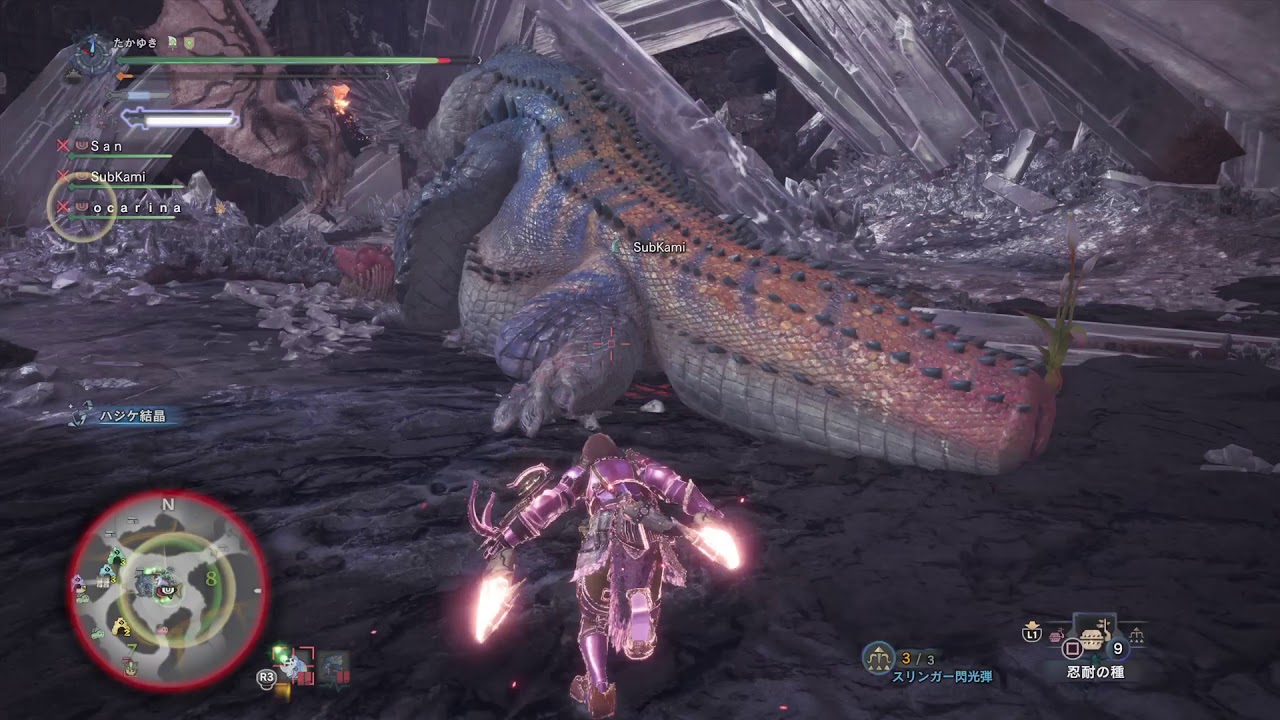Open the circular minimap
The width and height of the screenshot is (1280, 720).
(x=168, y=590)
